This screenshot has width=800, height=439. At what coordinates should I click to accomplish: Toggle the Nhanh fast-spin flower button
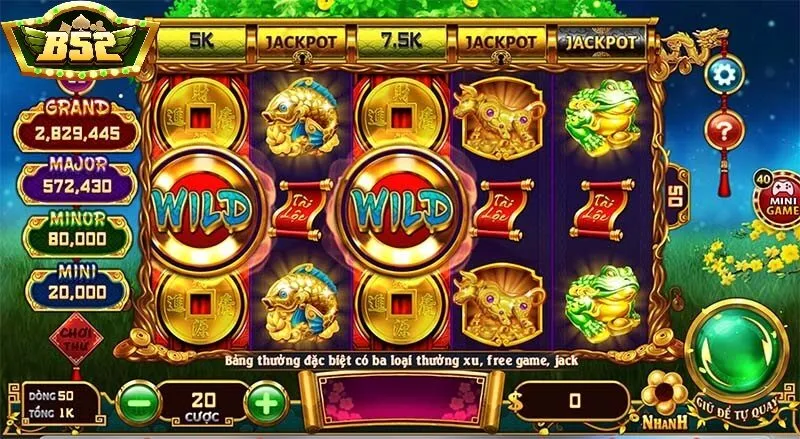click(663, 393)
